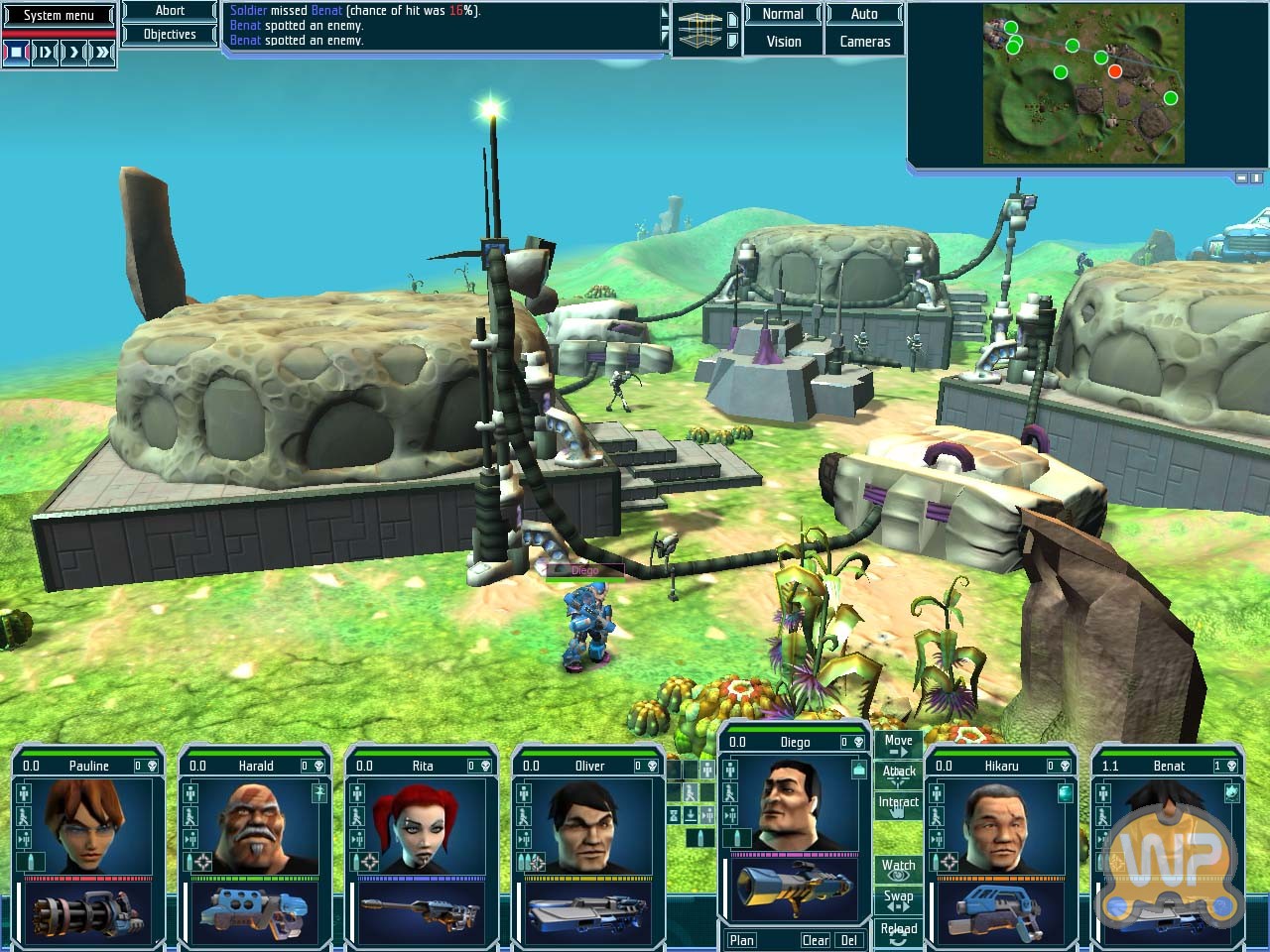Activate the Interact command
The height and width of the screenshot is (952, 1270).
click(898, 804)
